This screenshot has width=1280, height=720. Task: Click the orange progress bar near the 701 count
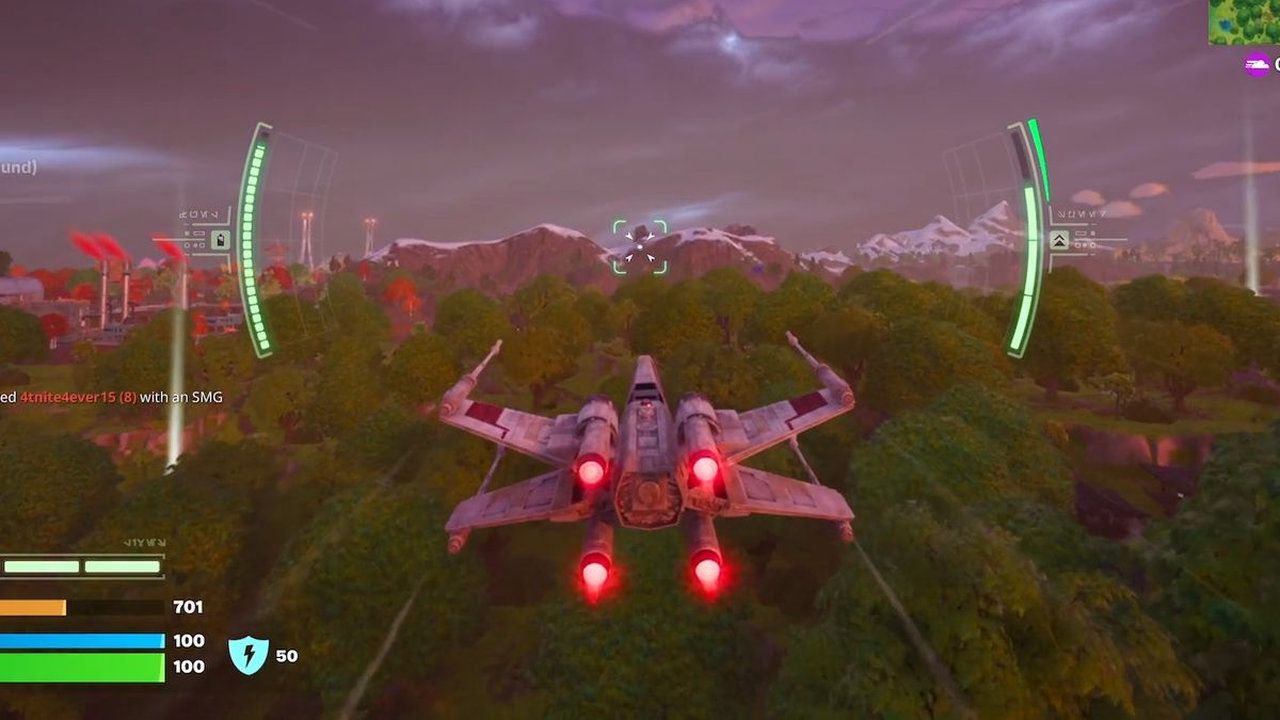click(35, 607)
